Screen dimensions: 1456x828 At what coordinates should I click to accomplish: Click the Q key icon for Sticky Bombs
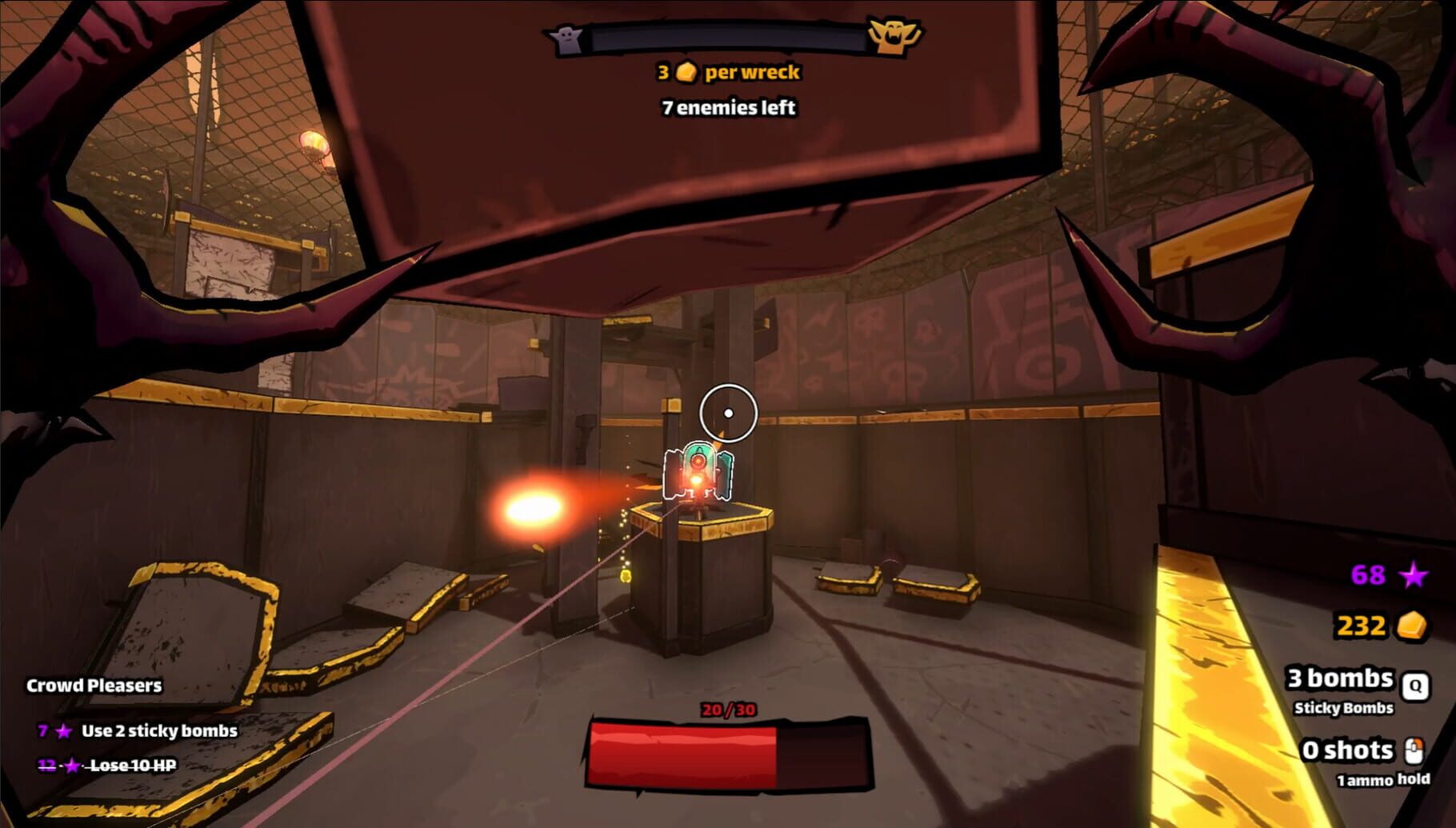(x=1414, y=684)
